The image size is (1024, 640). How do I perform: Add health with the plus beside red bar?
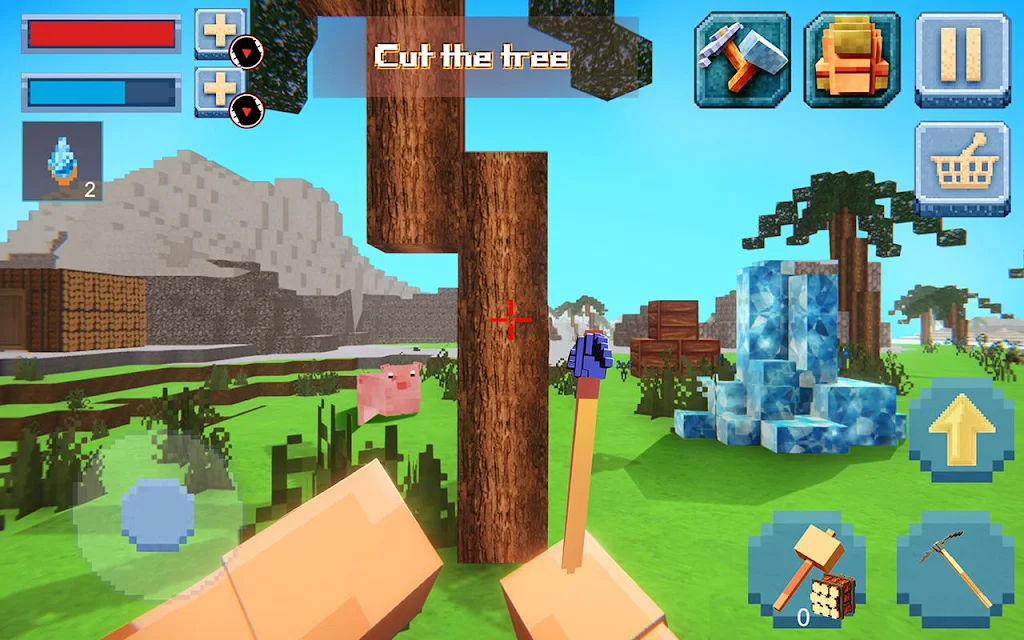click(220, 32)
